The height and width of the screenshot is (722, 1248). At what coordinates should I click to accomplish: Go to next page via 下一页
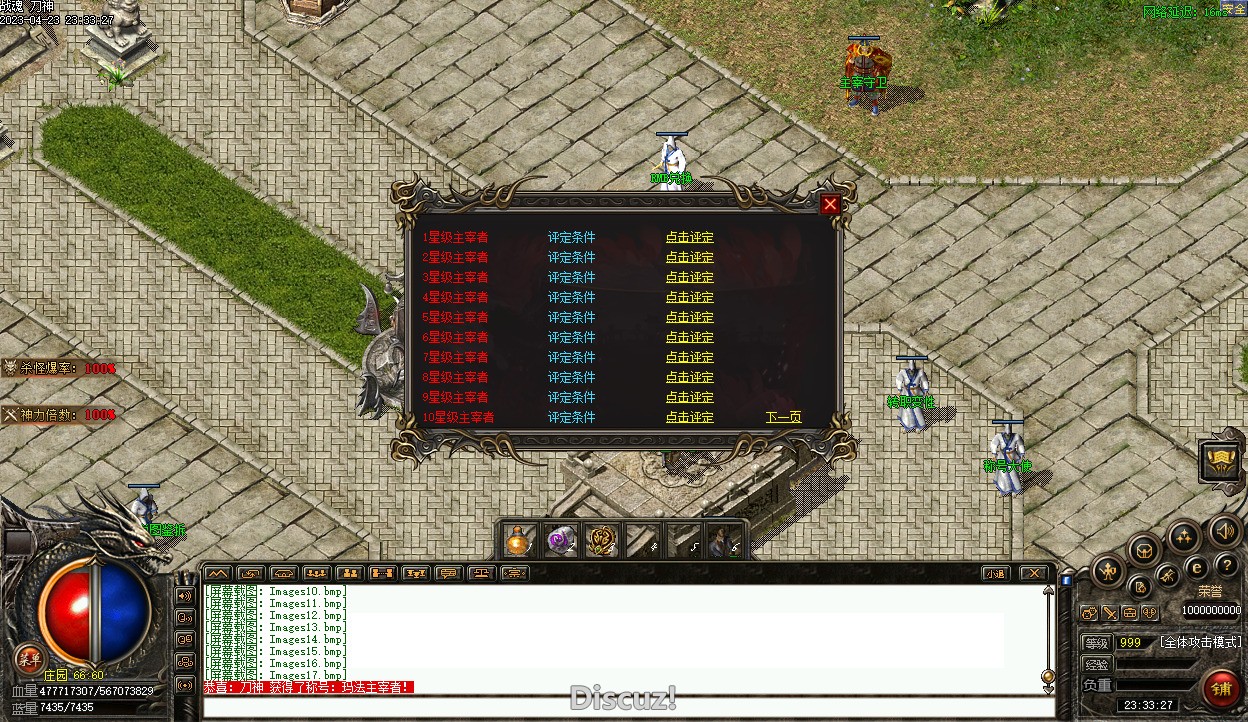coord(783,418)
